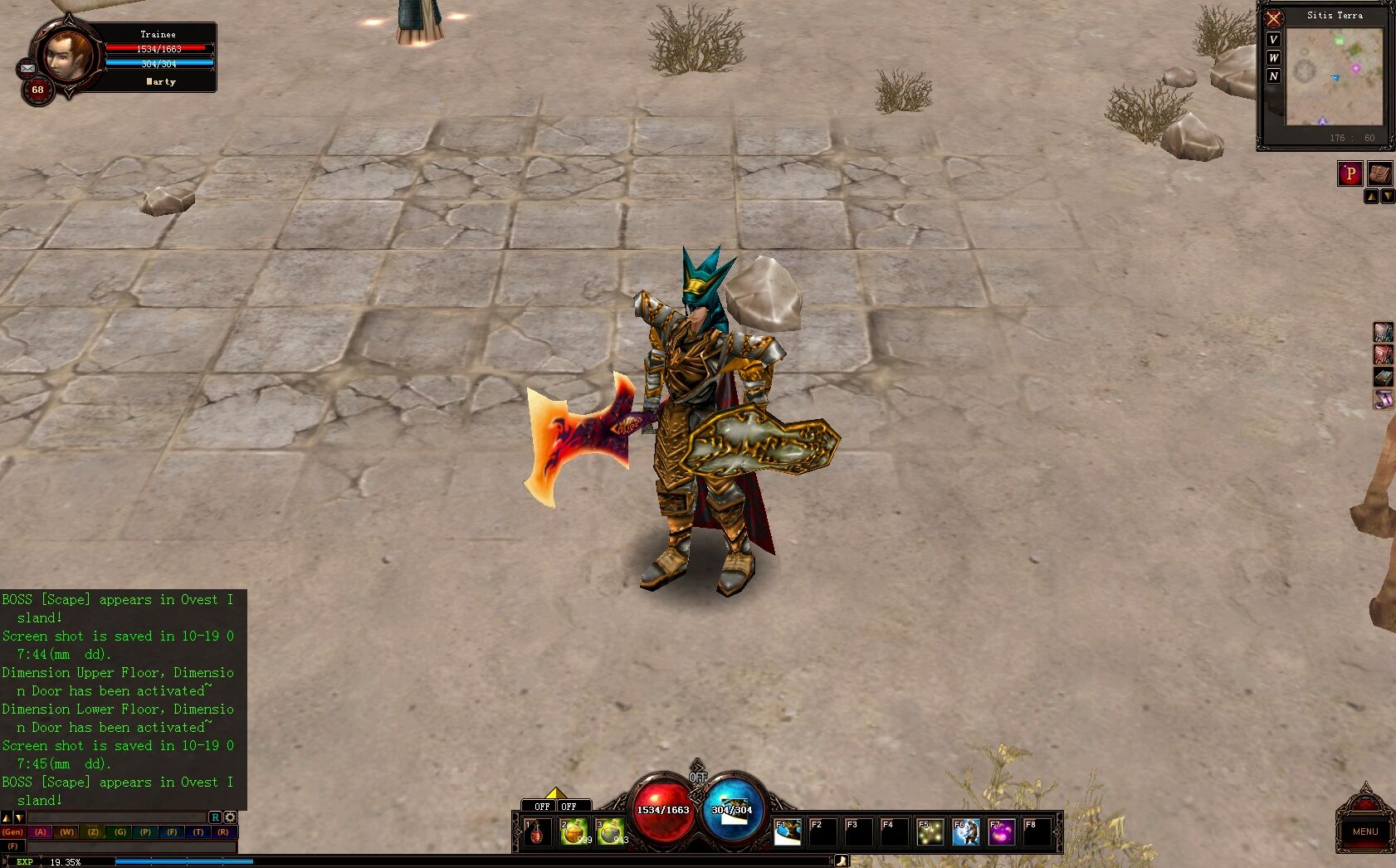The width and height of the screenshot is (1396, 868).
Task: Open chat settings gear
Action: pos(231,817)
